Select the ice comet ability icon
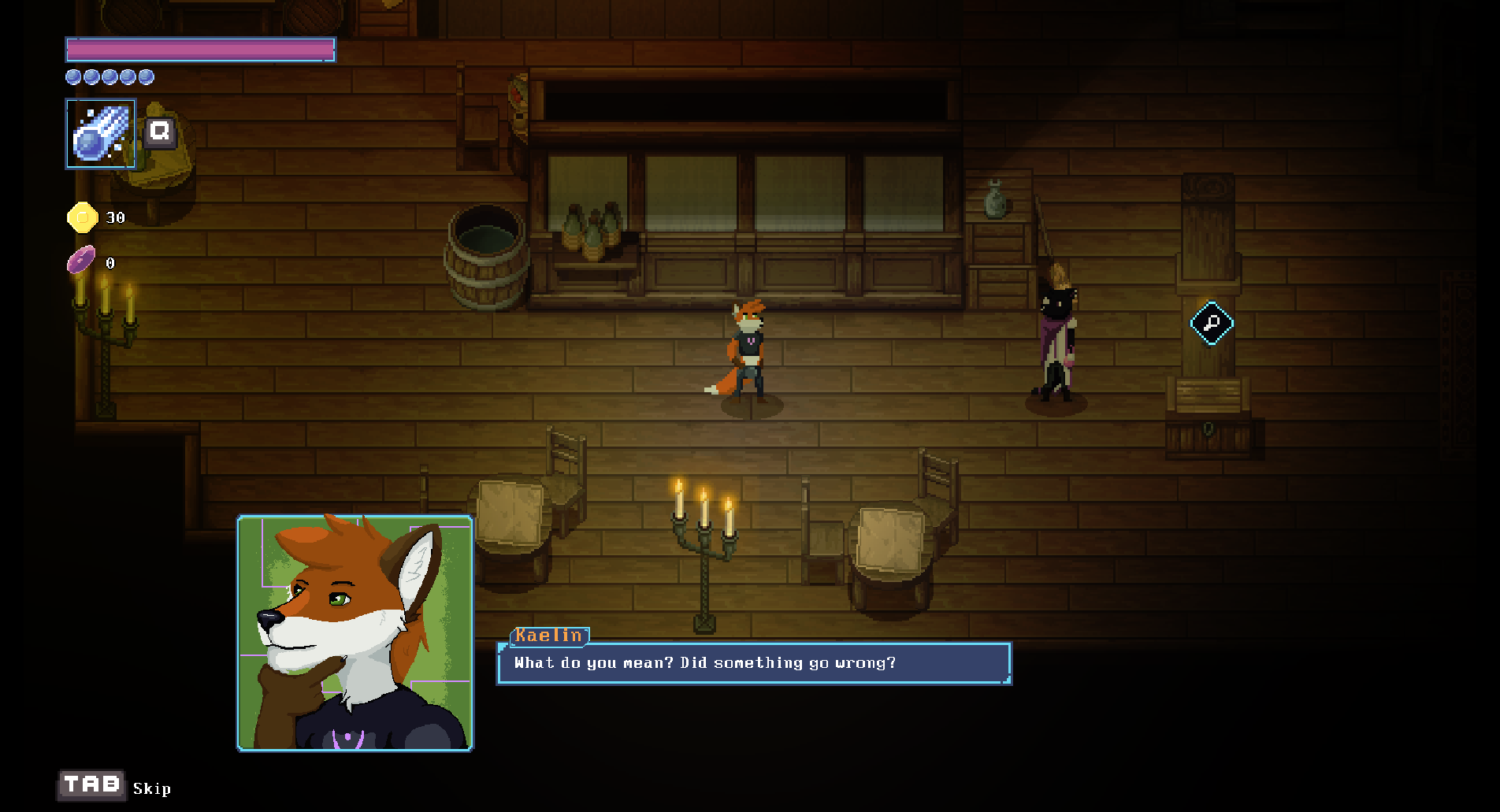This screenshot has height=812, width=1500. (x=101, y=134)
